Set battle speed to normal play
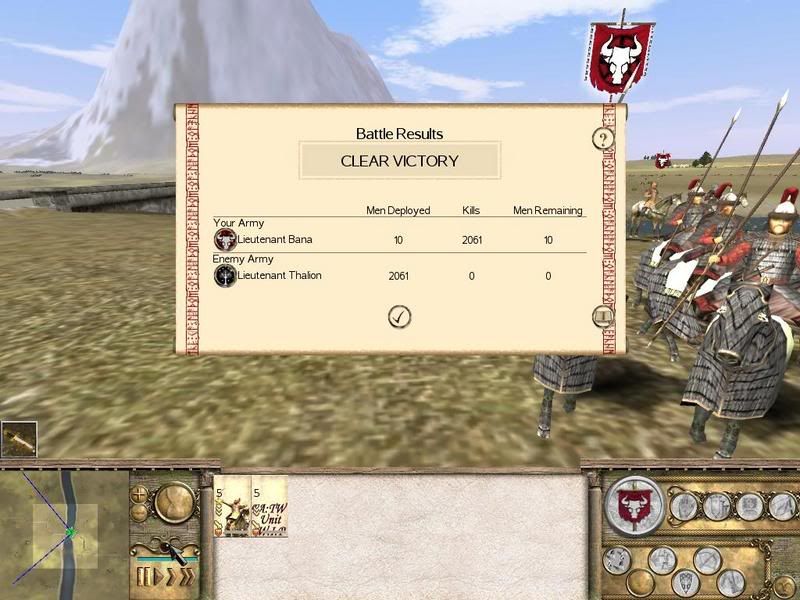 click(x=159, y=578)
